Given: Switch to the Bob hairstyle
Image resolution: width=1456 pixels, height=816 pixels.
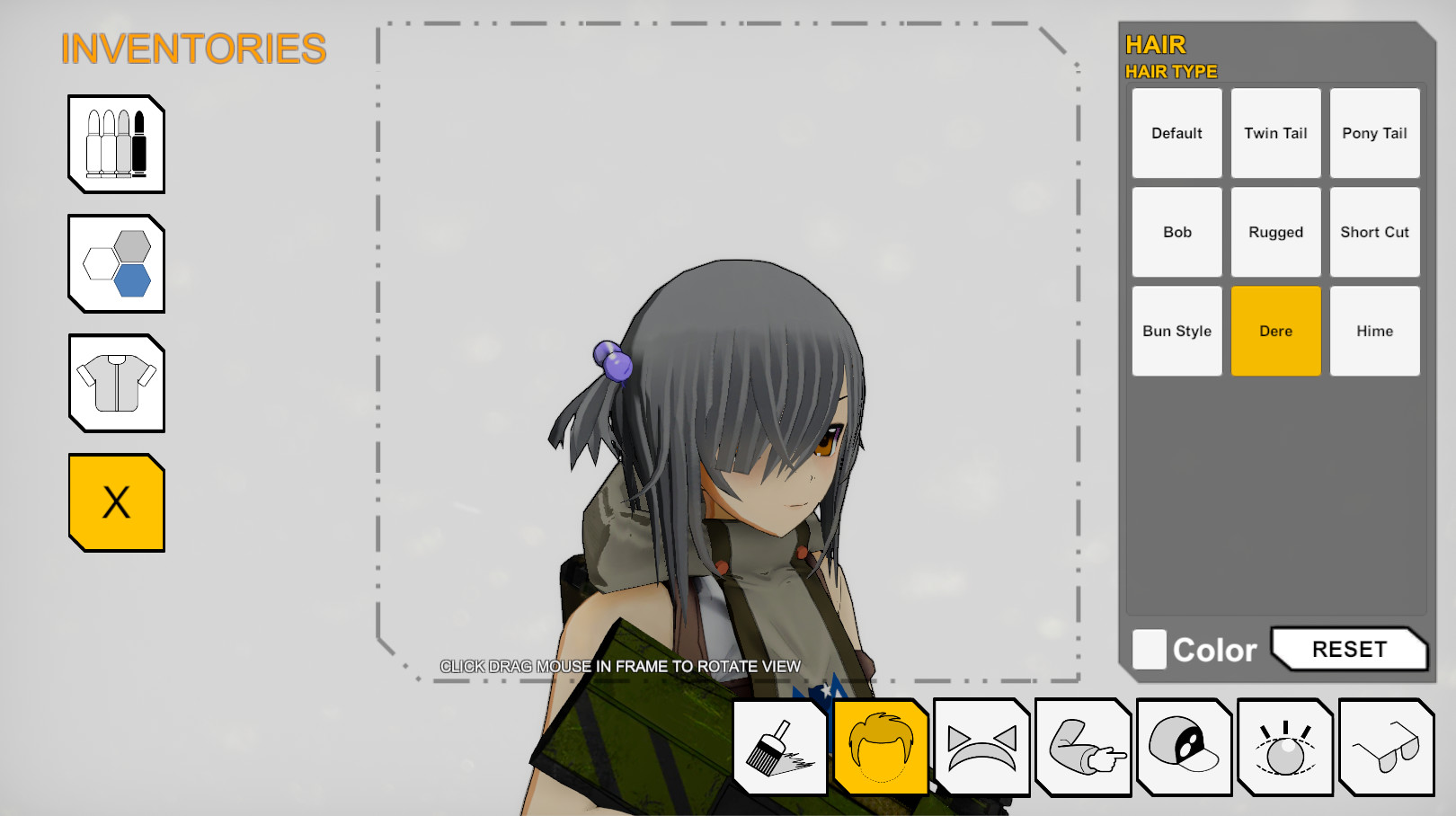Looking at the screenshot, I should [x=1176, y=231].
